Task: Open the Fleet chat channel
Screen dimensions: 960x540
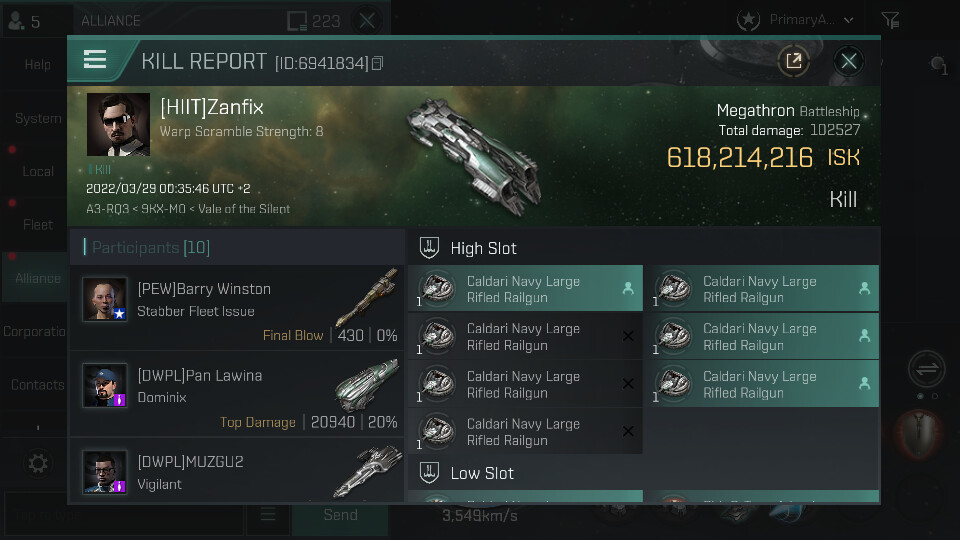Action: tap(37, 225)
